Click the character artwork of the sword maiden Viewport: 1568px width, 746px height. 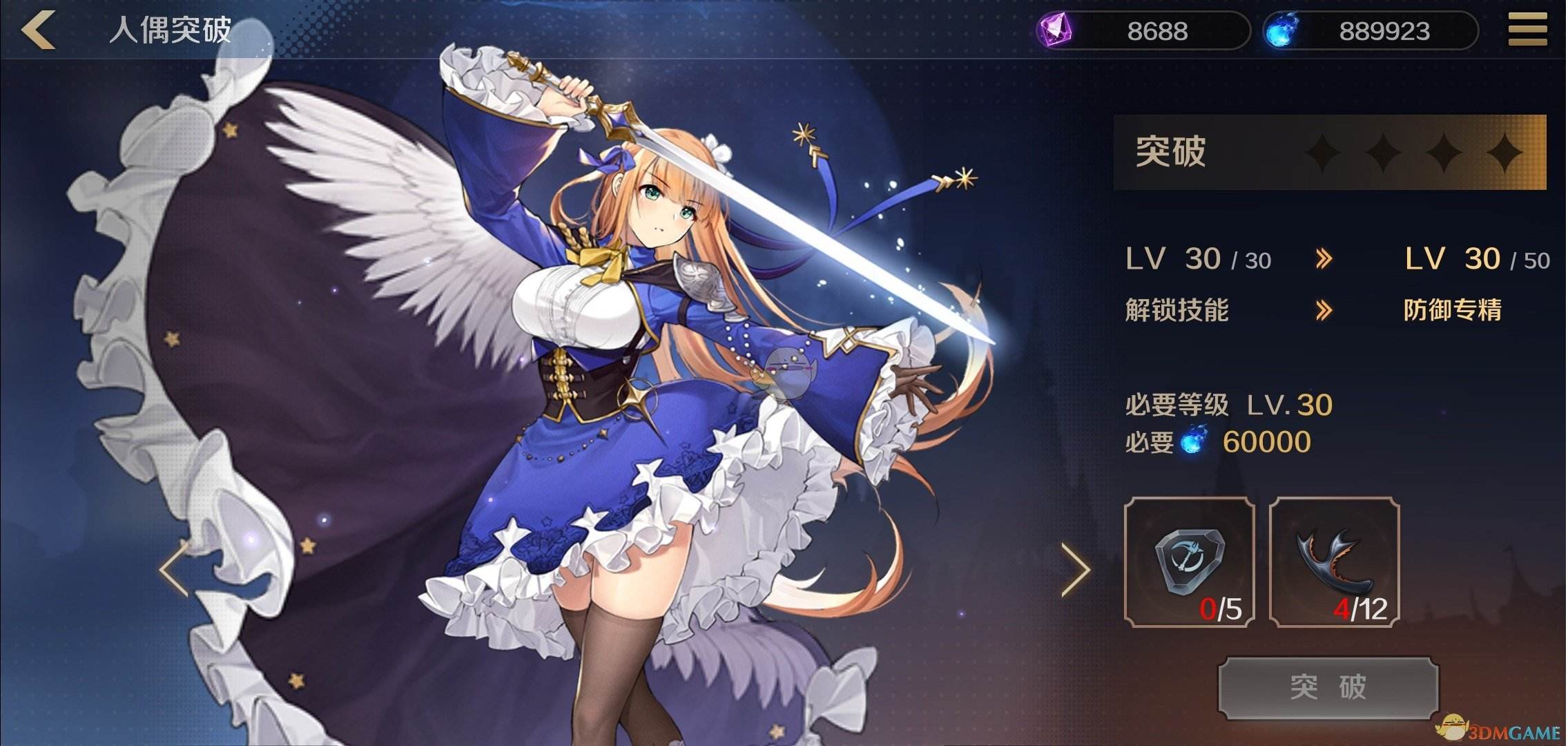coord(621,373)
